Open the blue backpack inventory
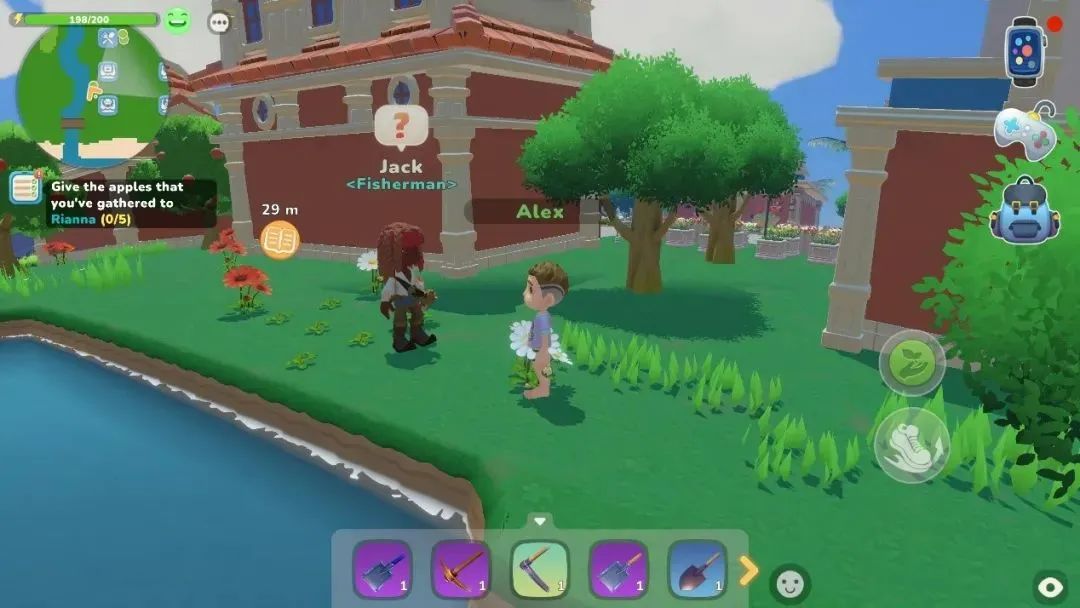 1024,211
